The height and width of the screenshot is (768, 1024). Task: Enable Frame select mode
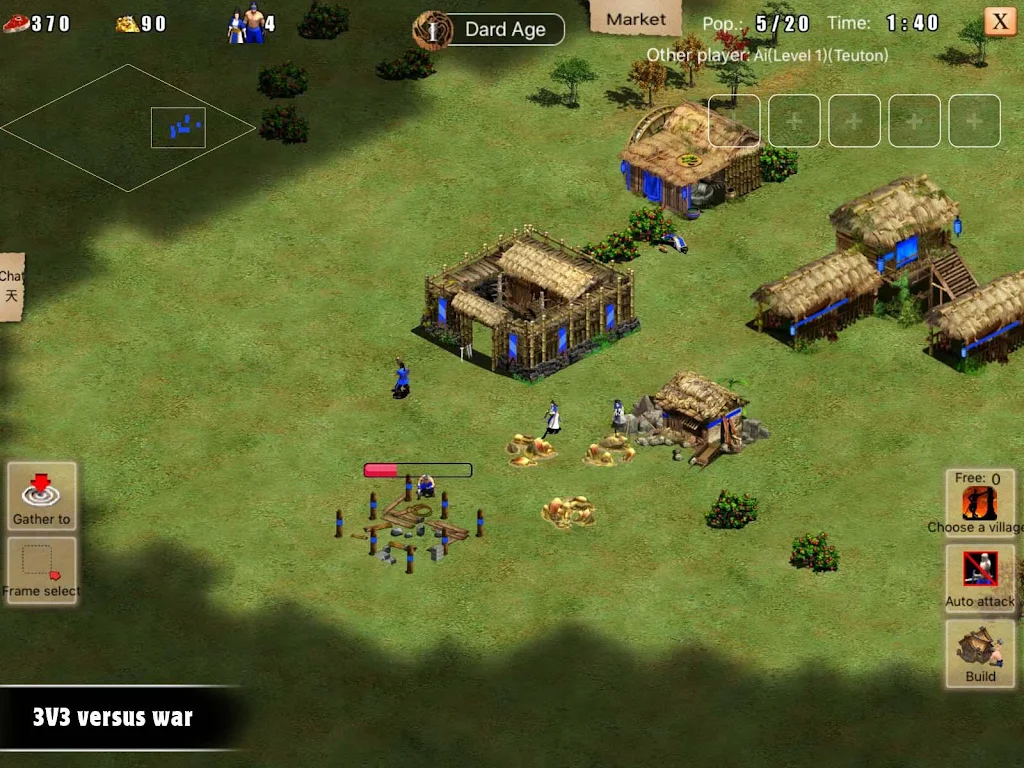(x=41, y=570)
